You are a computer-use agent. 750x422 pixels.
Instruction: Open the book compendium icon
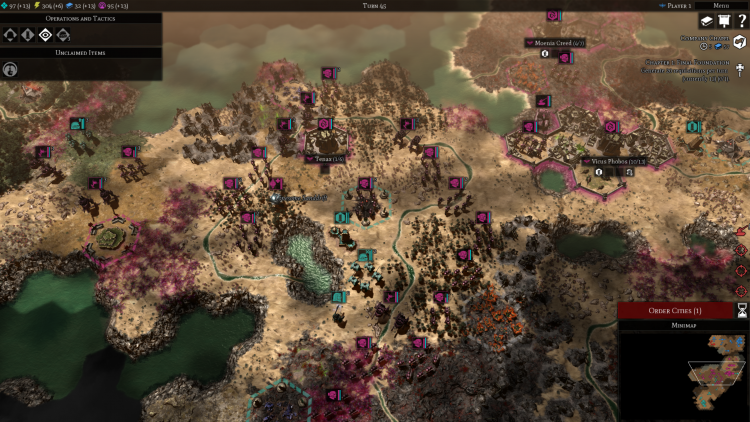(705, 21)
